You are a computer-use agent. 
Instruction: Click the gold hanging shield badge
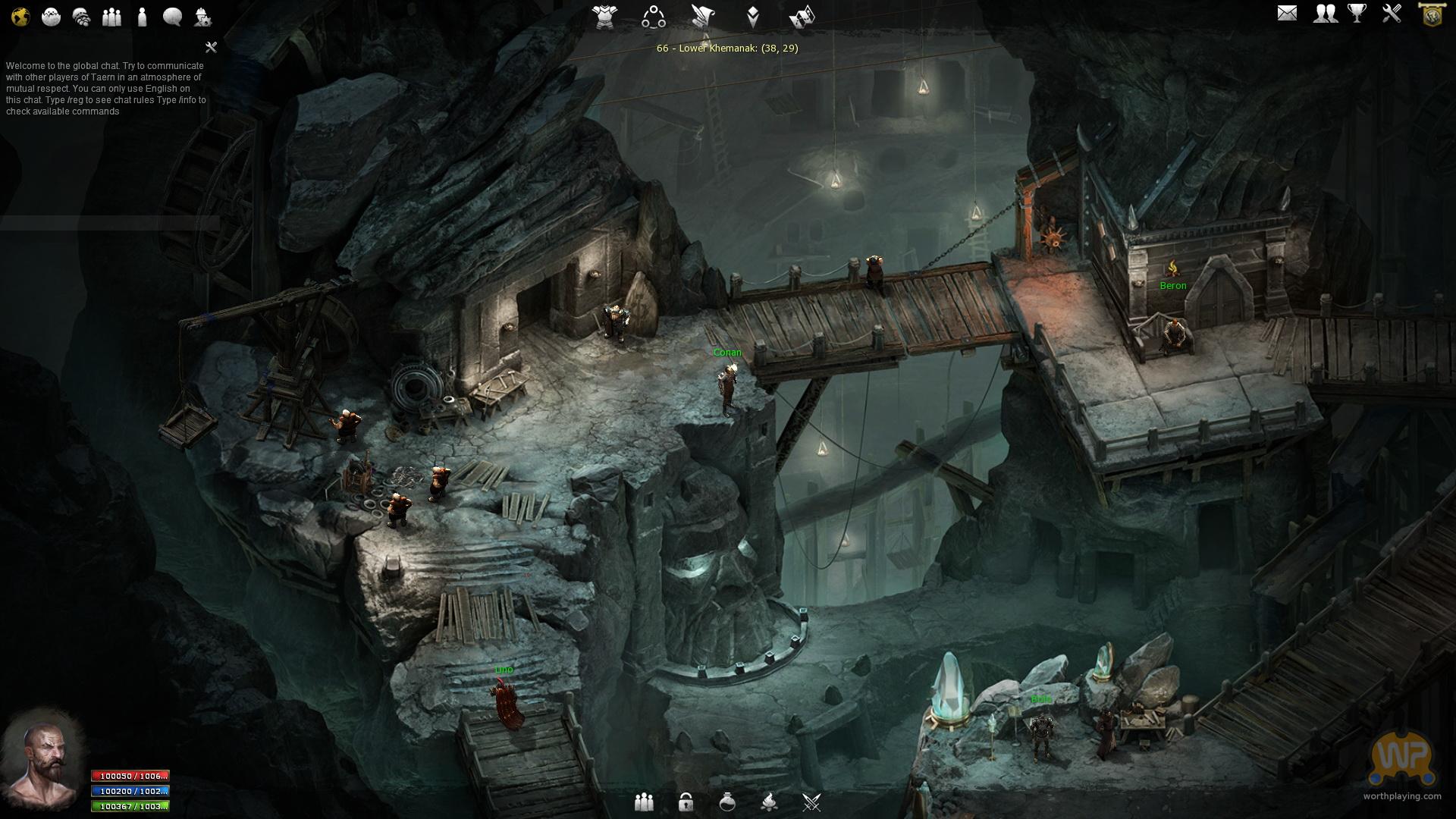tap(1431, 15)
